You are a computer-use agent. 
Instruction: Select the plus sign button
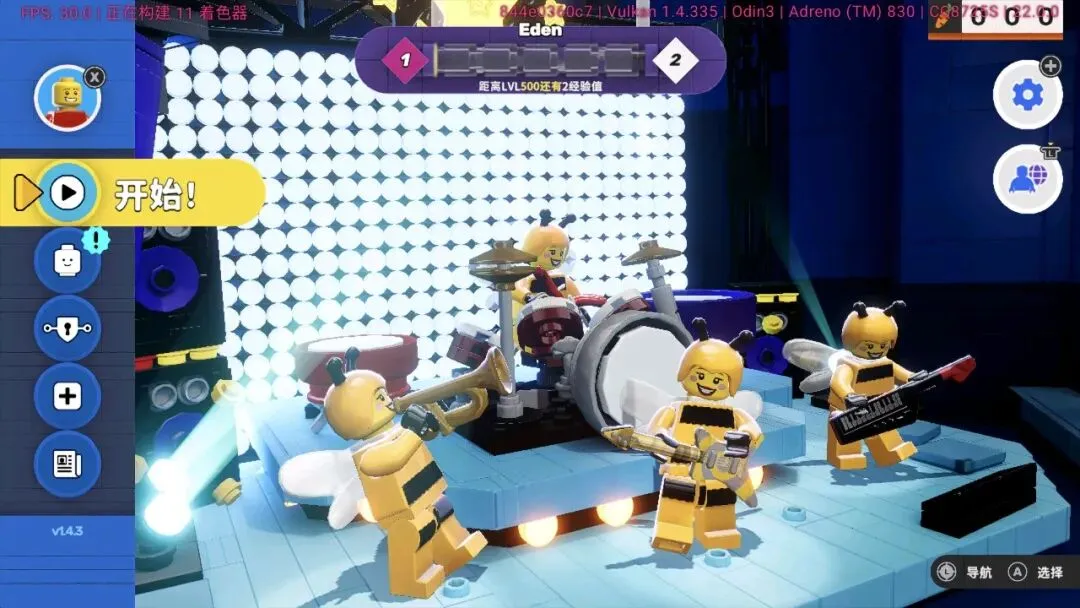coord(67,396)
